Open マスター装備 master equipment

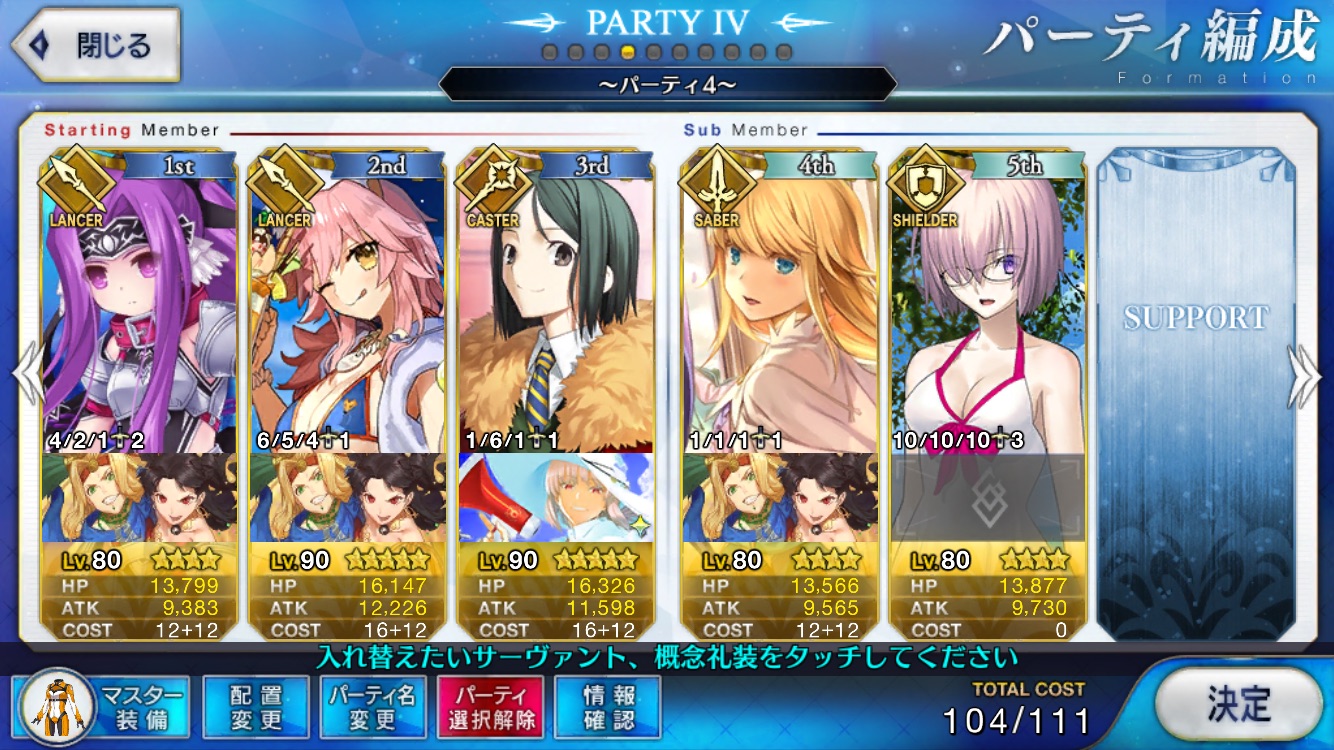(103, 706)
